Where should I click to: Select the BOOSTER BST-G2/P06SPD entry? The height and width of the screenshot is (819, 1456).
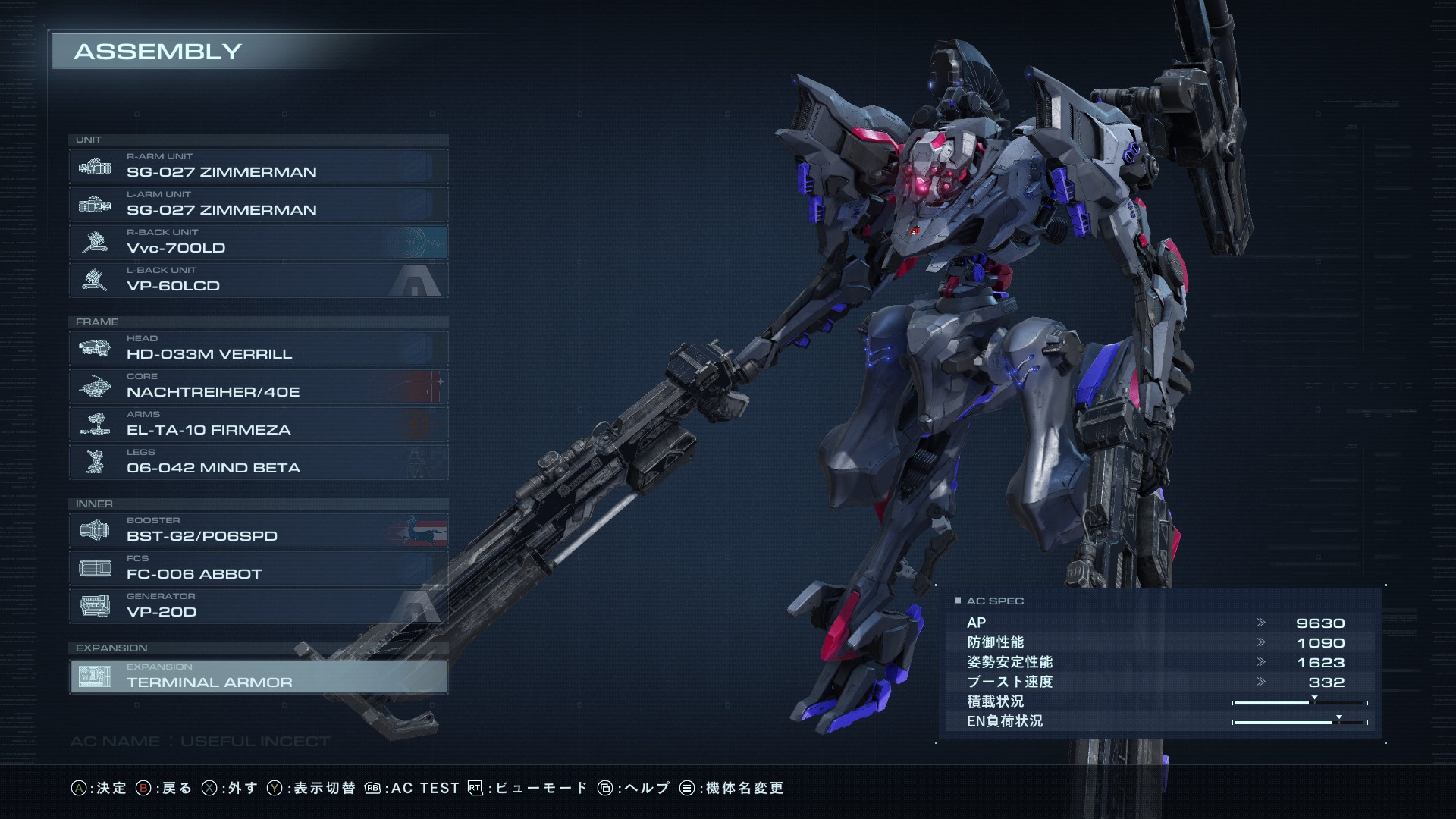tap(258, 531)
